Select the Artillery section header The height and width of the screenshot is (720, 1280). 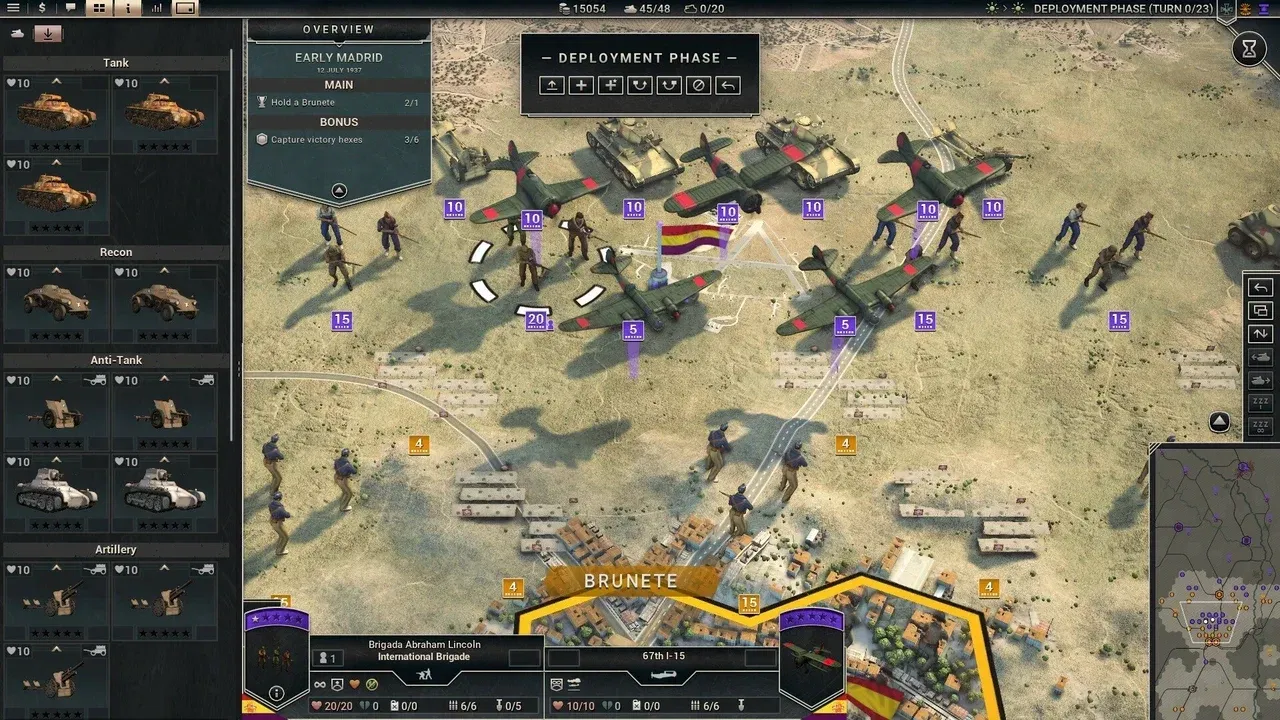pyautogui.click(x=115, y=549)
